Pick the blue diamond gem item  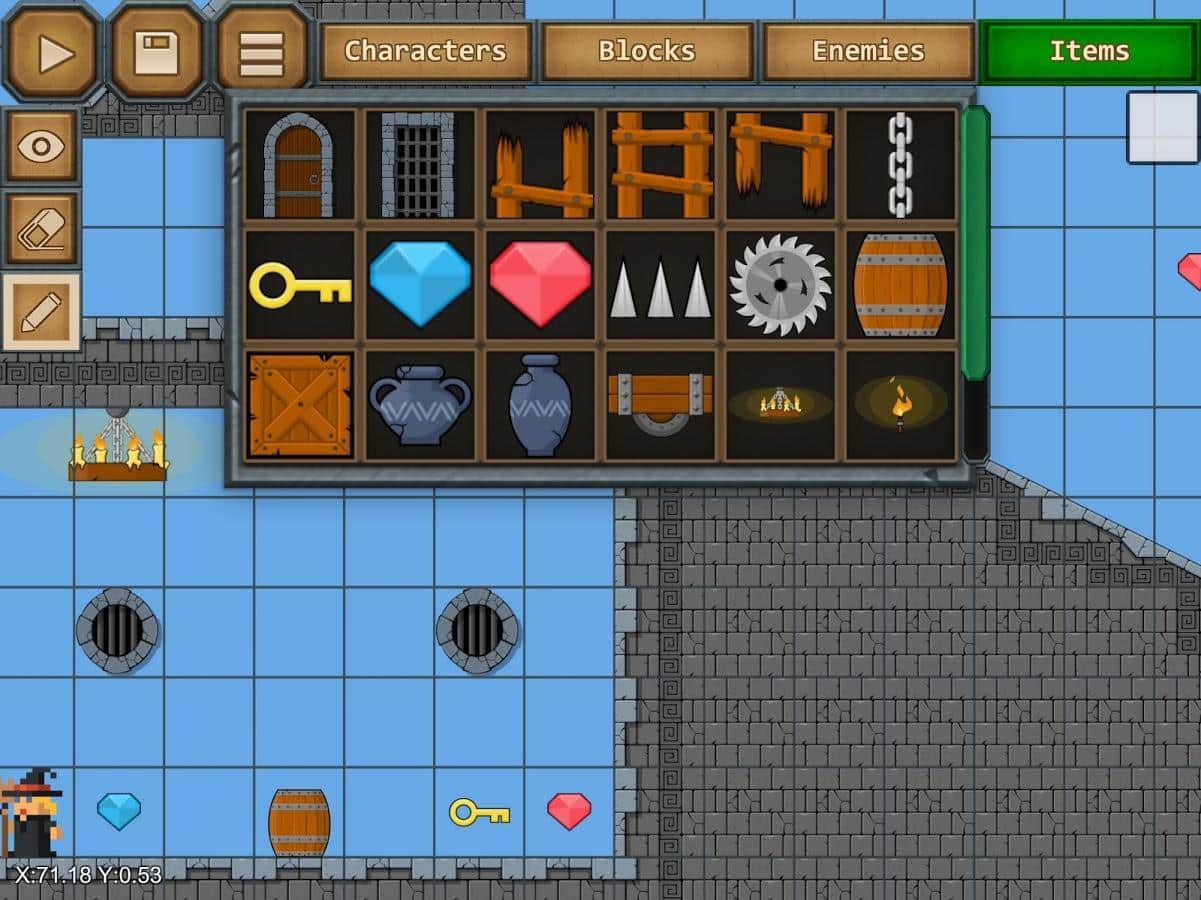click(420, 285)
